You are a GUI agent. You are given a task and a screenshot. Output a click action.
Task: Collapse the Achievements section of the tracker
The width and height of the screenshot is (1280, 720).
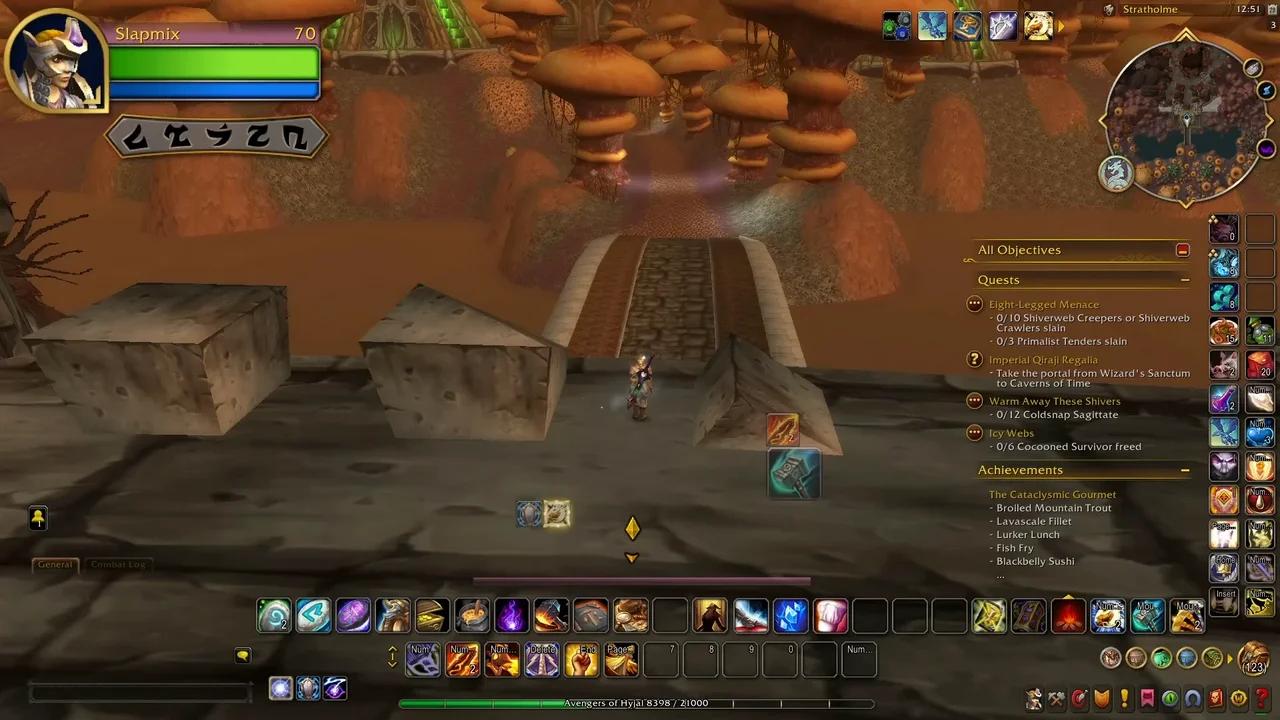pyautogui.click(x=1185, y=470)
